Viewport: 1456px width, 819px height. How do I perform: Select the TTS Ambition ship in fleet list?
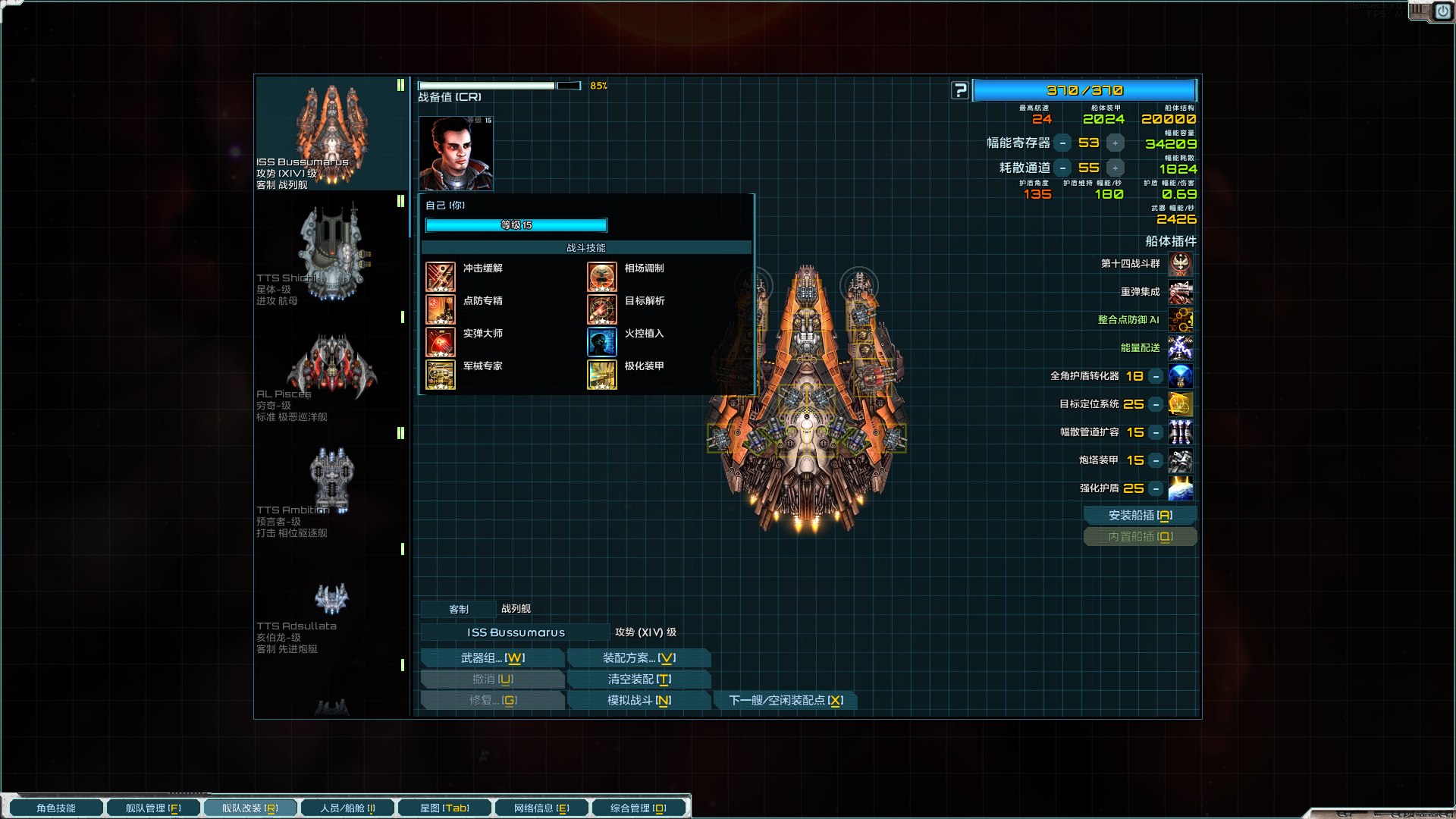(331, 480)
